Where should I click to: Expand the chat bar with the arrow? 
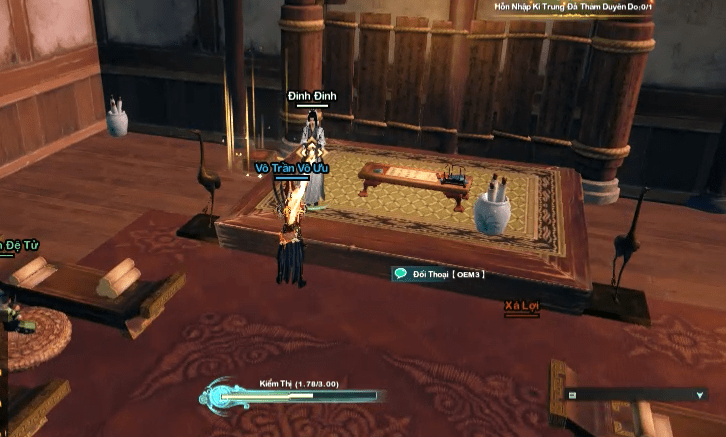click(699, 395)
